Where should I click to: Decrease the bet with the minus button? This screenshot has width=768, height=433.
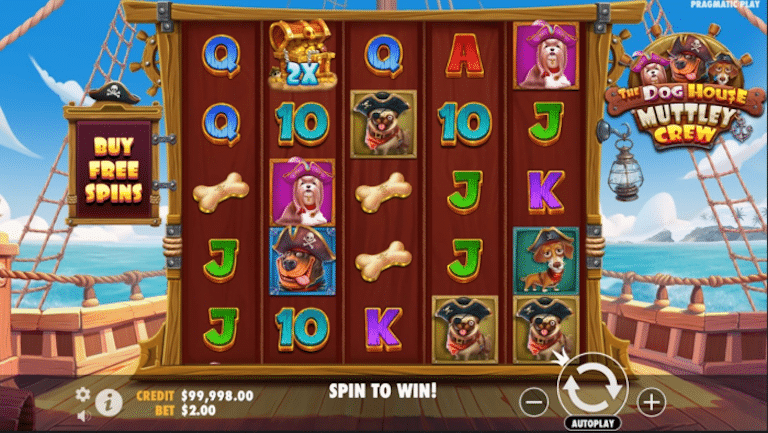click(x=535, y=402)
